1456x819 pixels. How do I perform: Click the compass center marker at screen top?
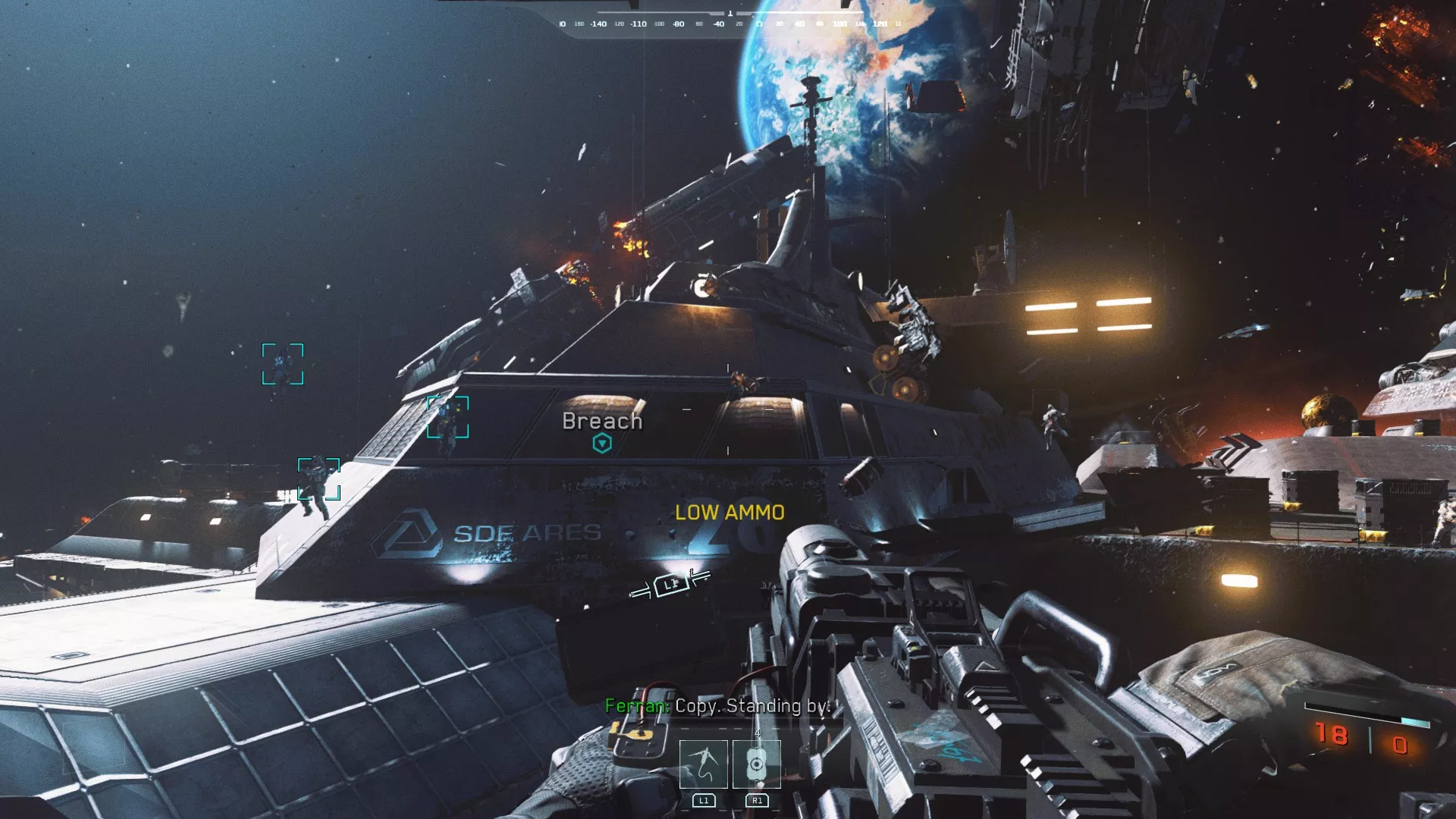tap(730, 14)
